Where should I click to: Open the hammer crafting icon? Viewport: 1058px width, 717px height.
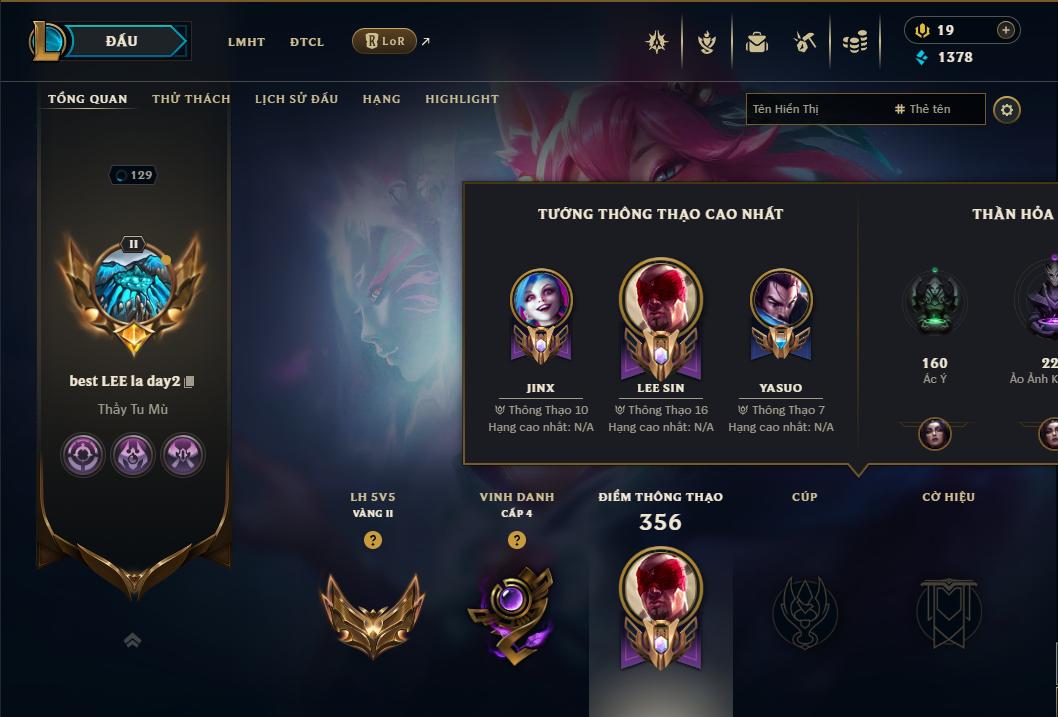click(x=805, y=42)
